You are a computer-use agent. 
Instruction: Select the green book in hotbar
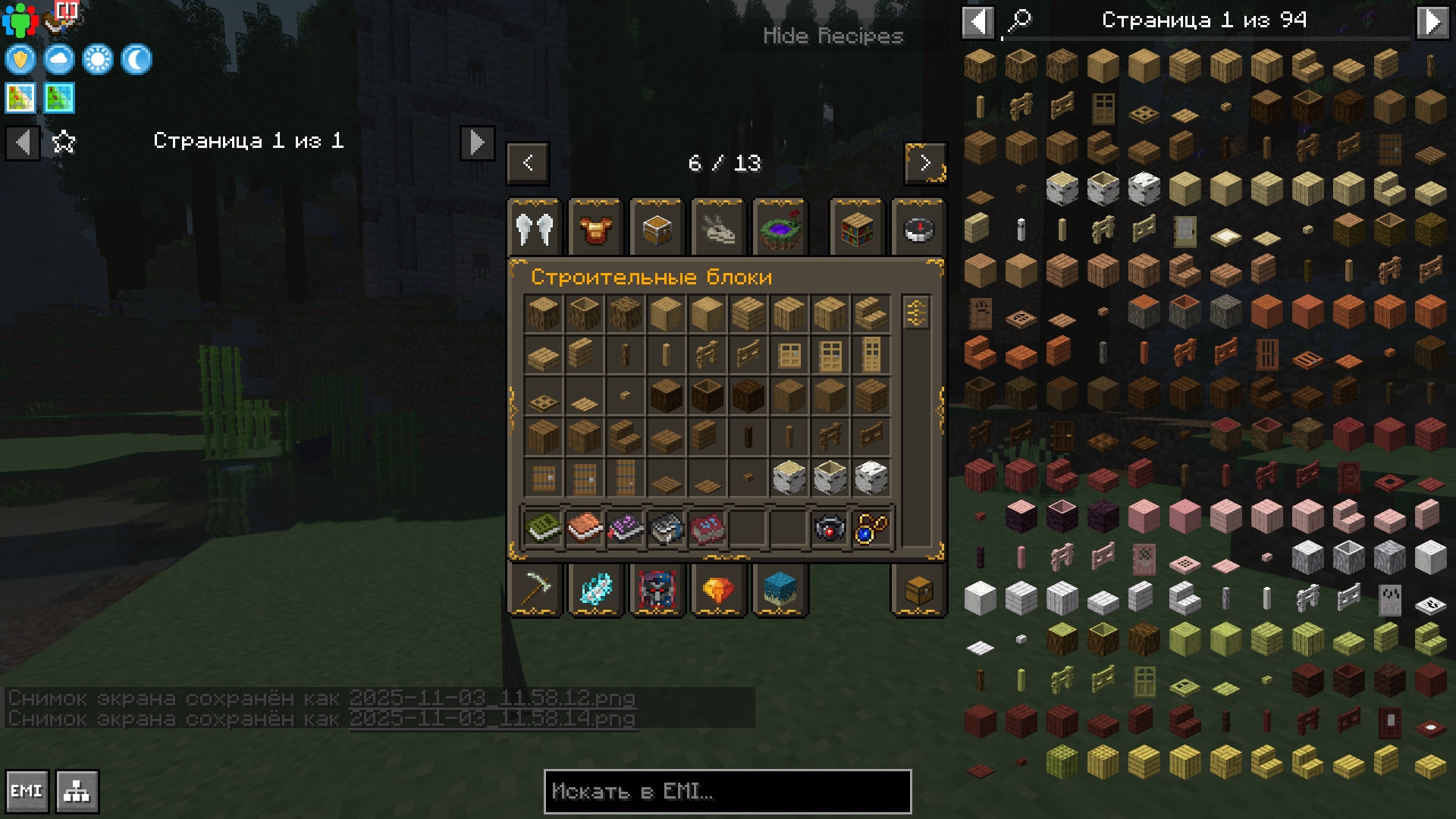(543, 528)
